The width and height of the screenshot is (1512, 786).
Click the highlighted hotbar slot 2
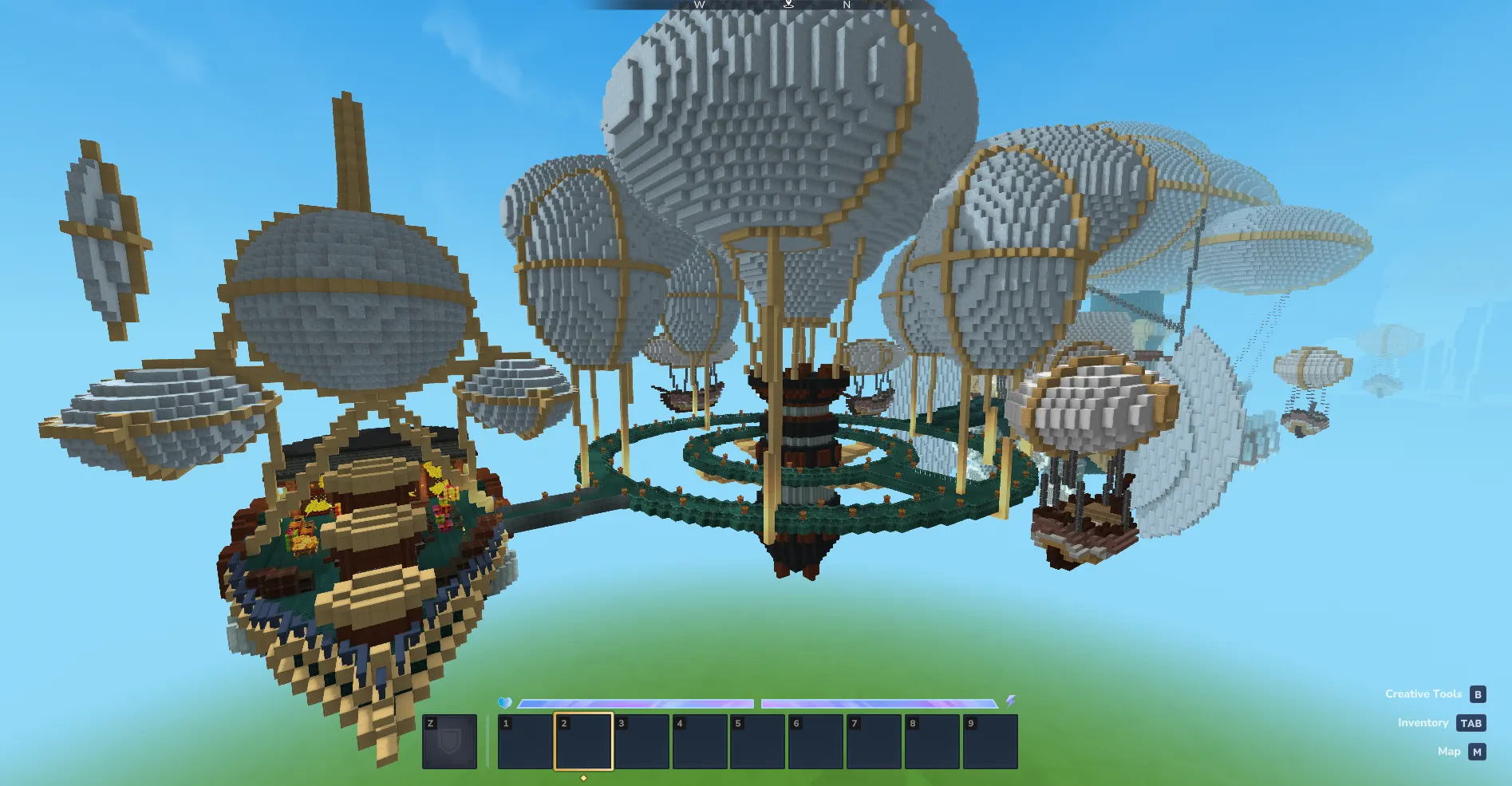pos(583,742)
